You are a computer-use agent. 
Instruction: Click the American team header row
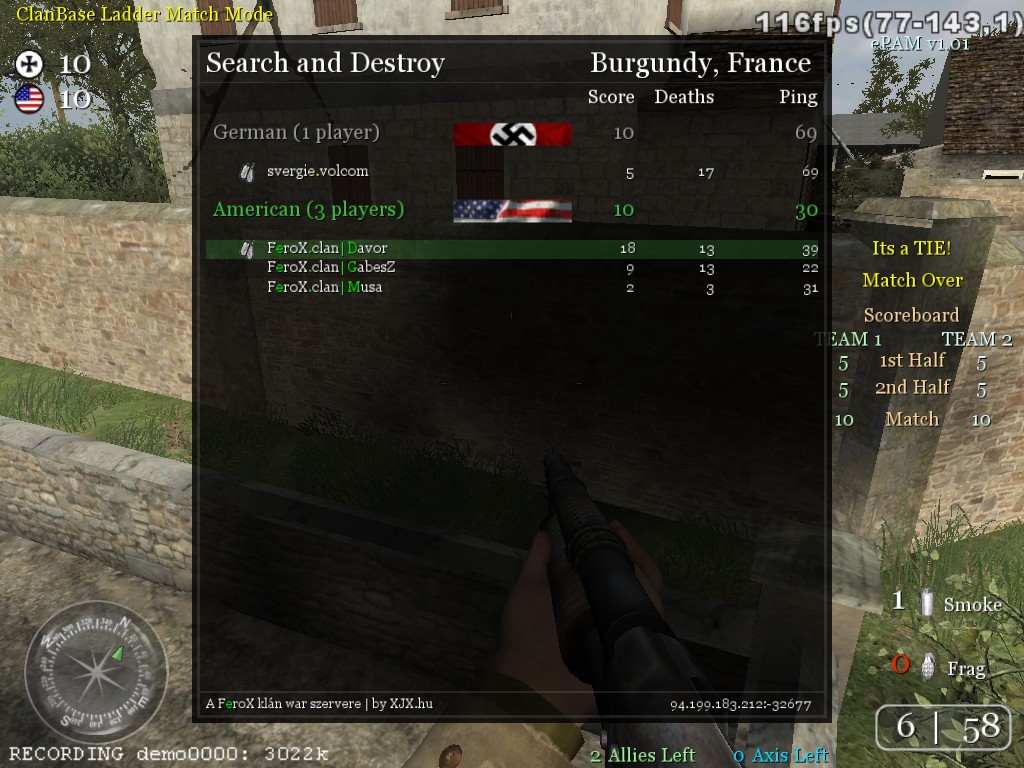click(x=308, y=209)
